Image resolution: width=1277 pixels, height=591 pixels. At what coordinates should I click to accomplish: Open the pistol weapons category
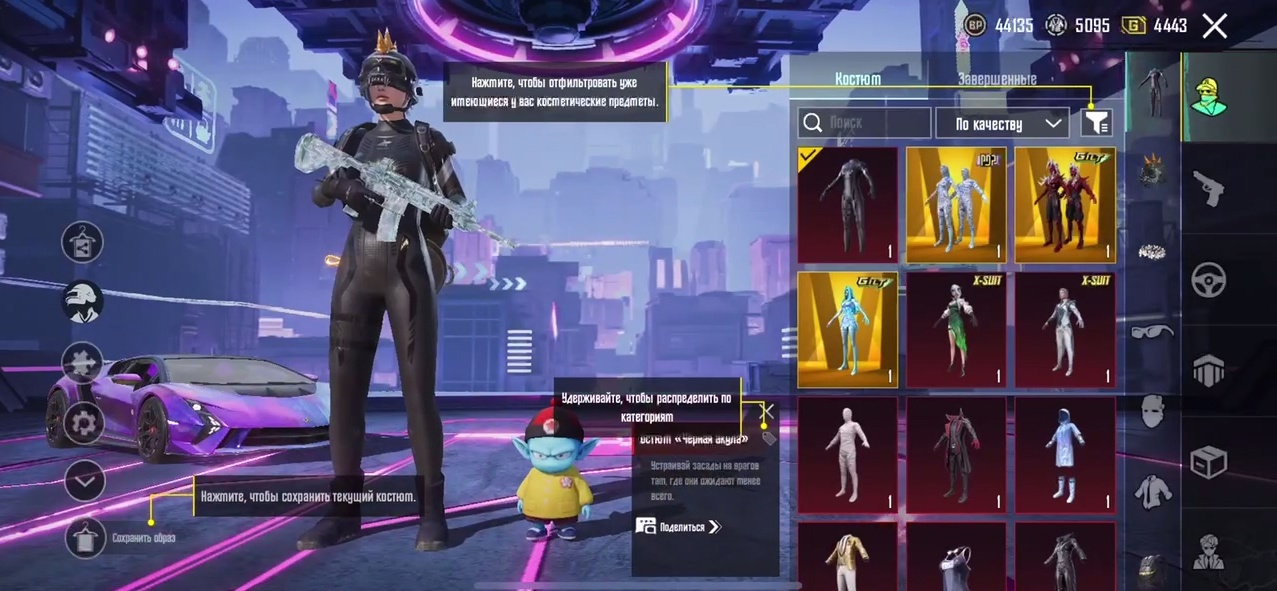[1209, 187]
